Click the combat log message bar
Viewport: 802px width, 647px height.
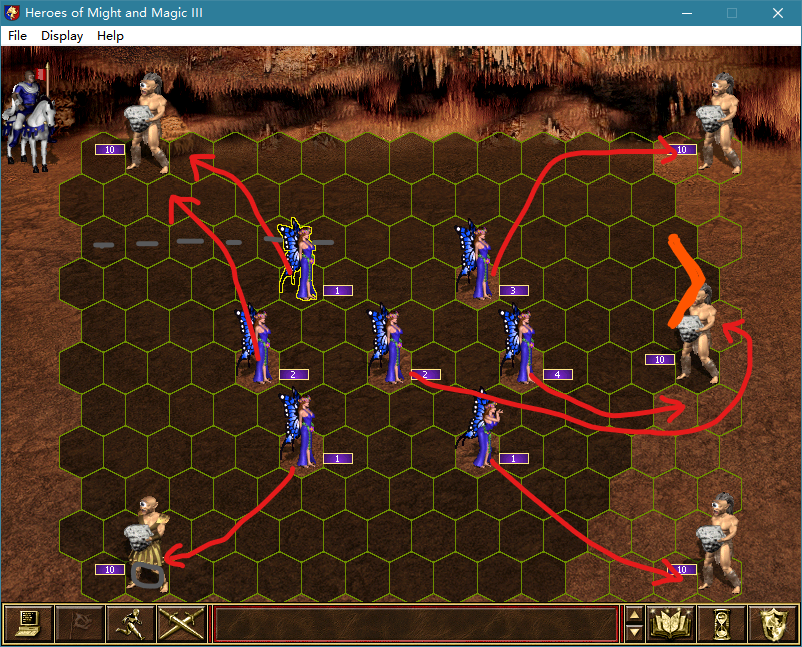tap(415, 624)
